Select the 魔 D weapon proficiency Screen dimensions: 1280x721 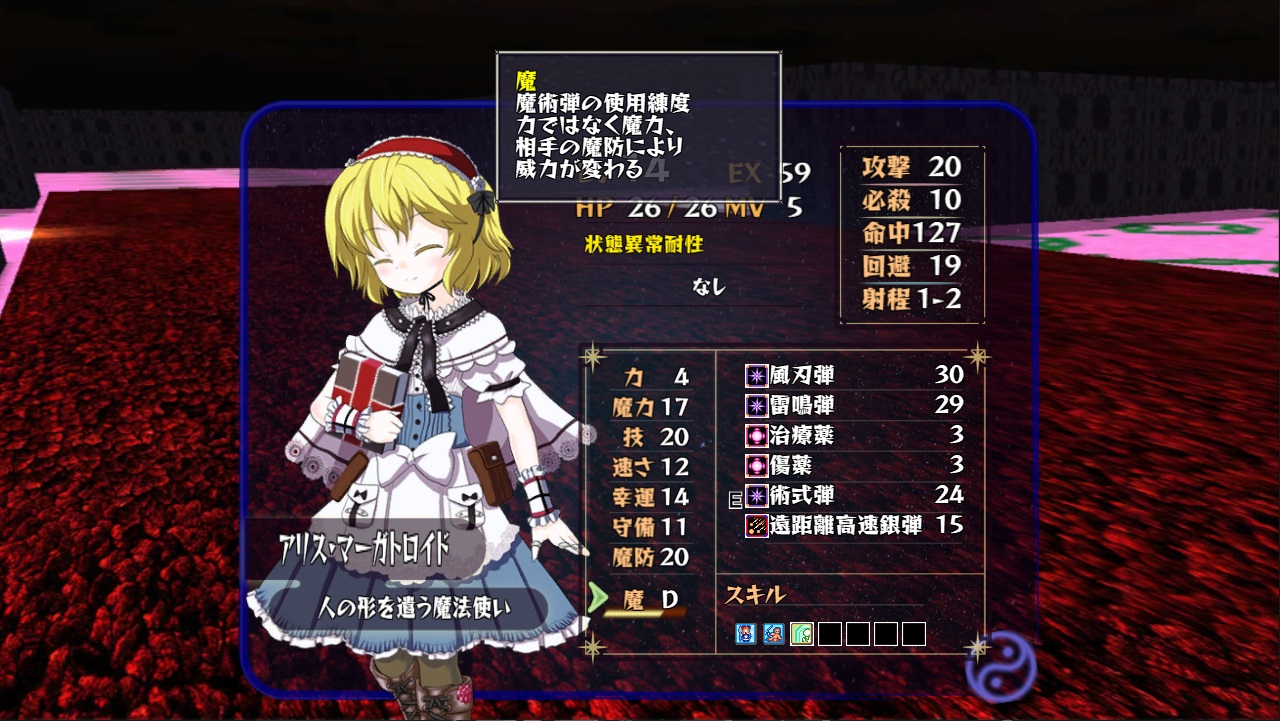coord(650,599)
